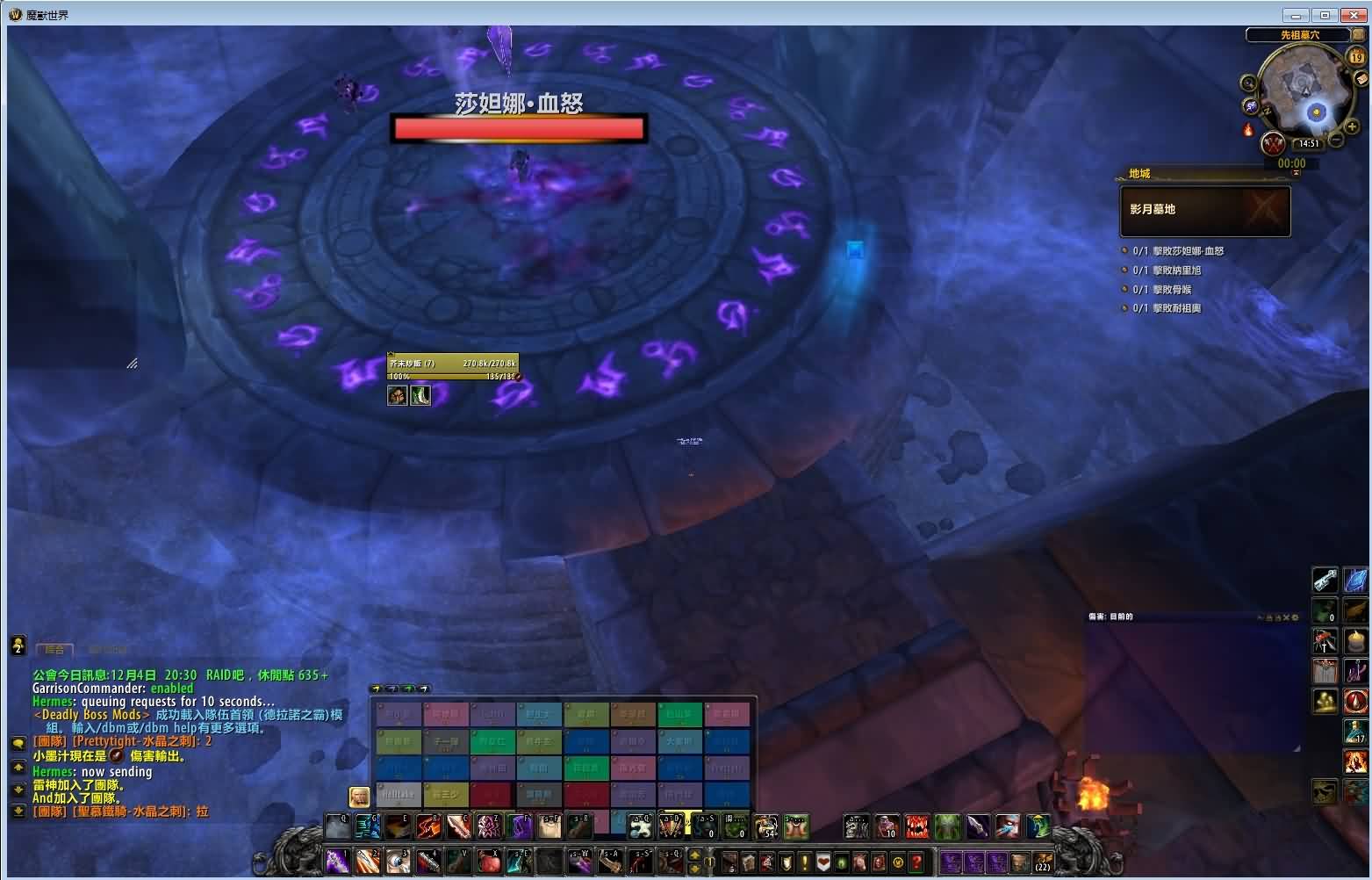The width and height of the screenshot is (1372, 880).
Task: Open the calendar showing day 19
Action: coord(1356,57)
